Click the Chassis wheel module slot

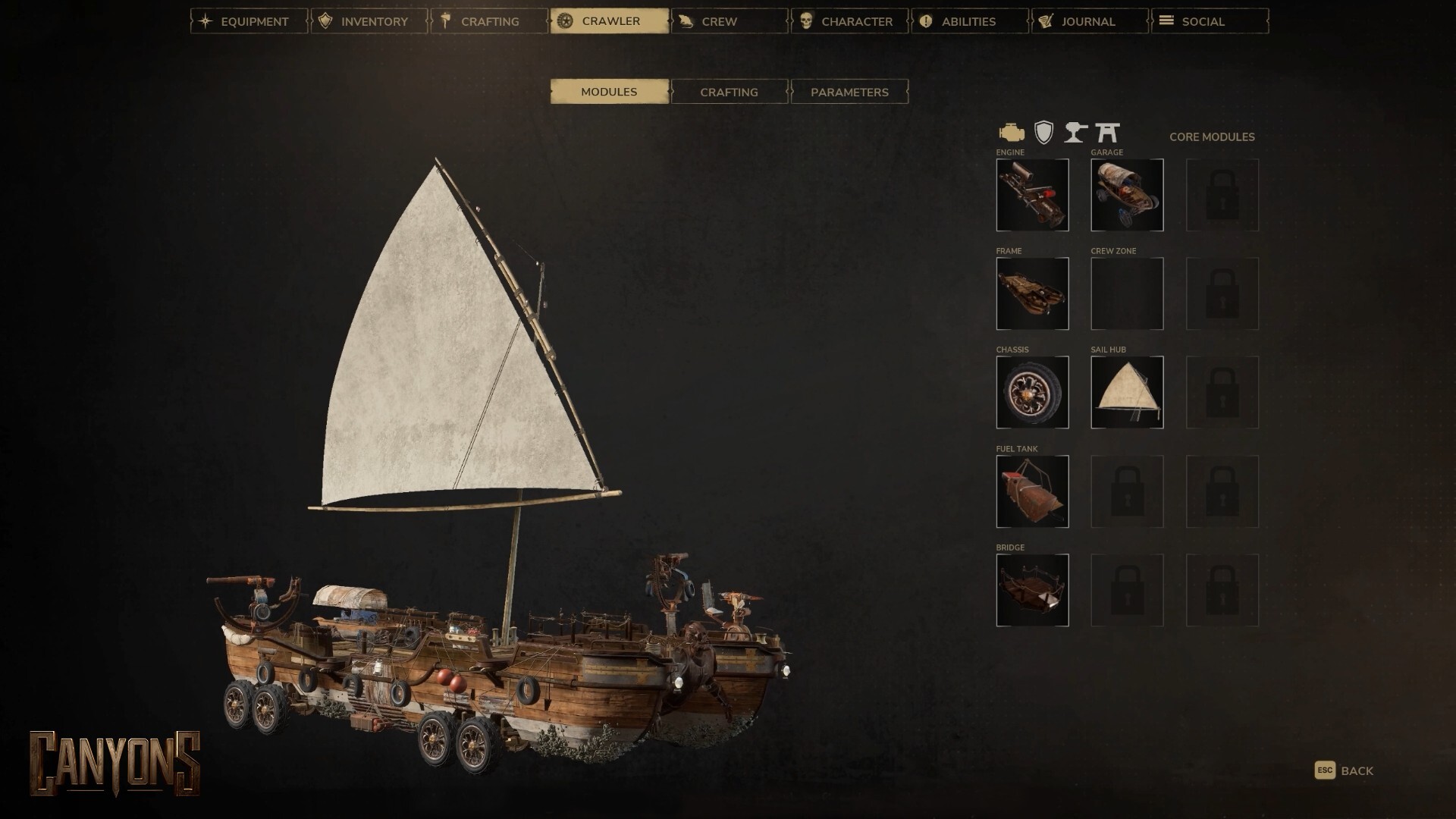[1032, 392]
